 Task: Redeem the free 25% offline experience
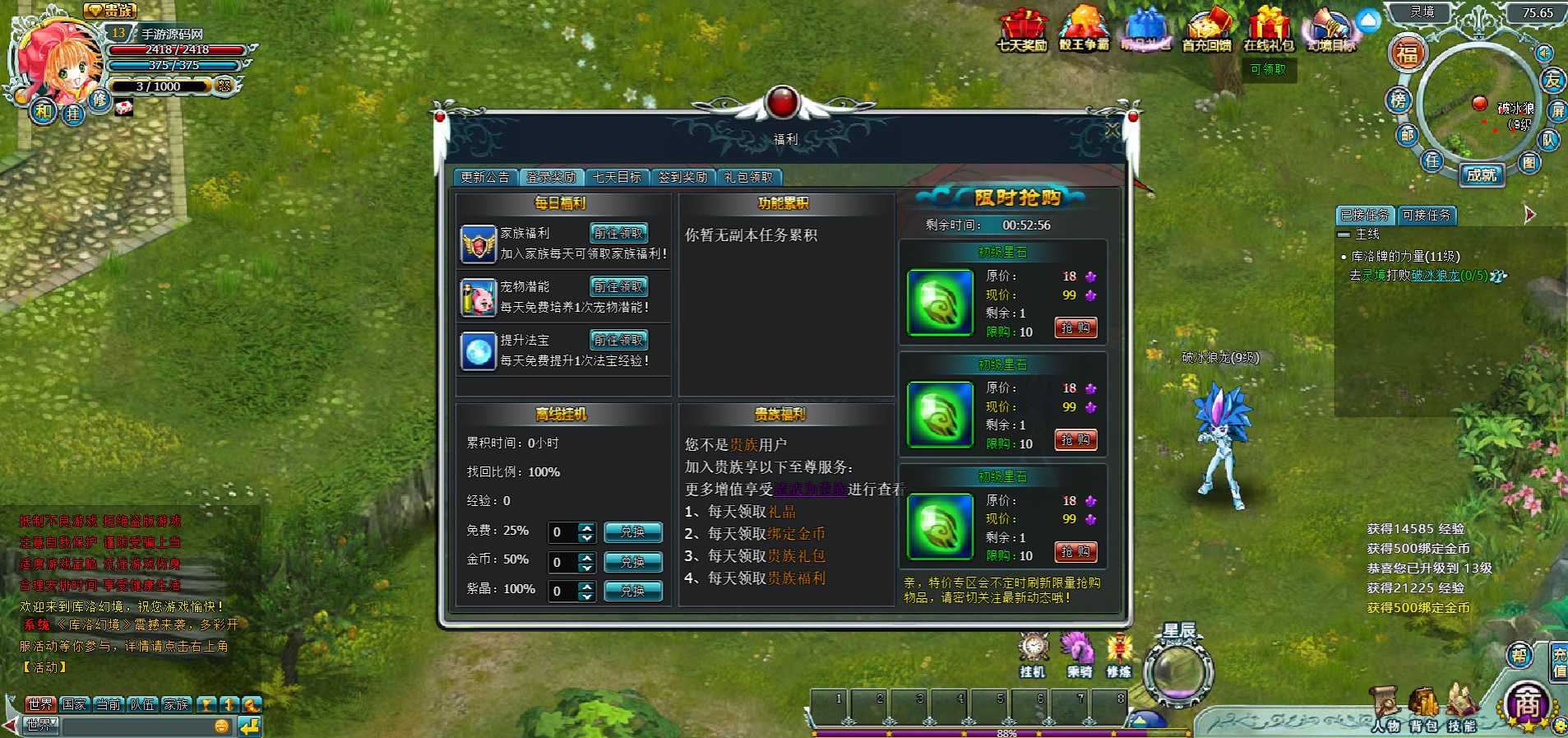(x=632, y=532)
